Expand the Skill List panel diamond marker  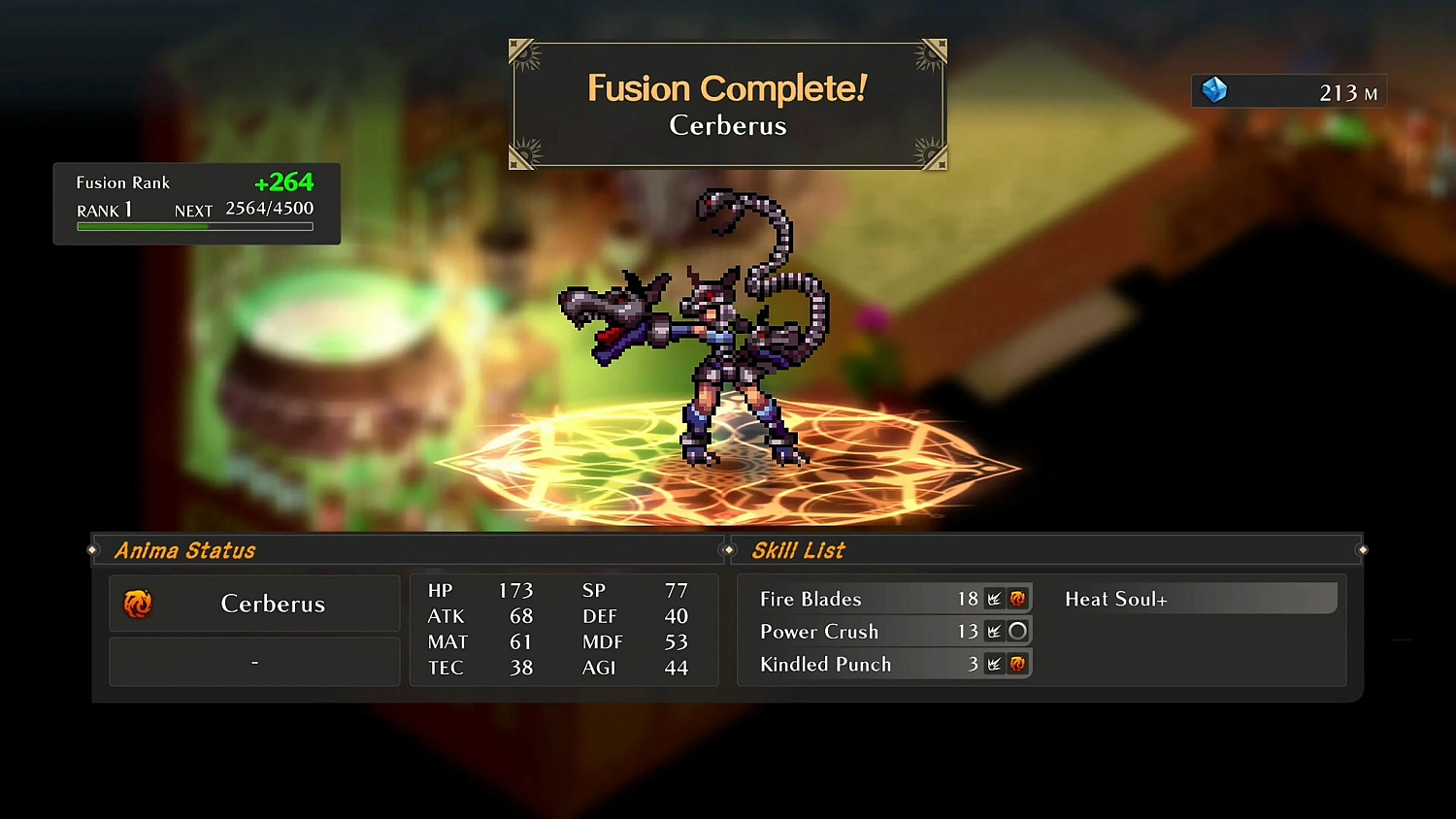pyautogui.click(x=728, y=549)
